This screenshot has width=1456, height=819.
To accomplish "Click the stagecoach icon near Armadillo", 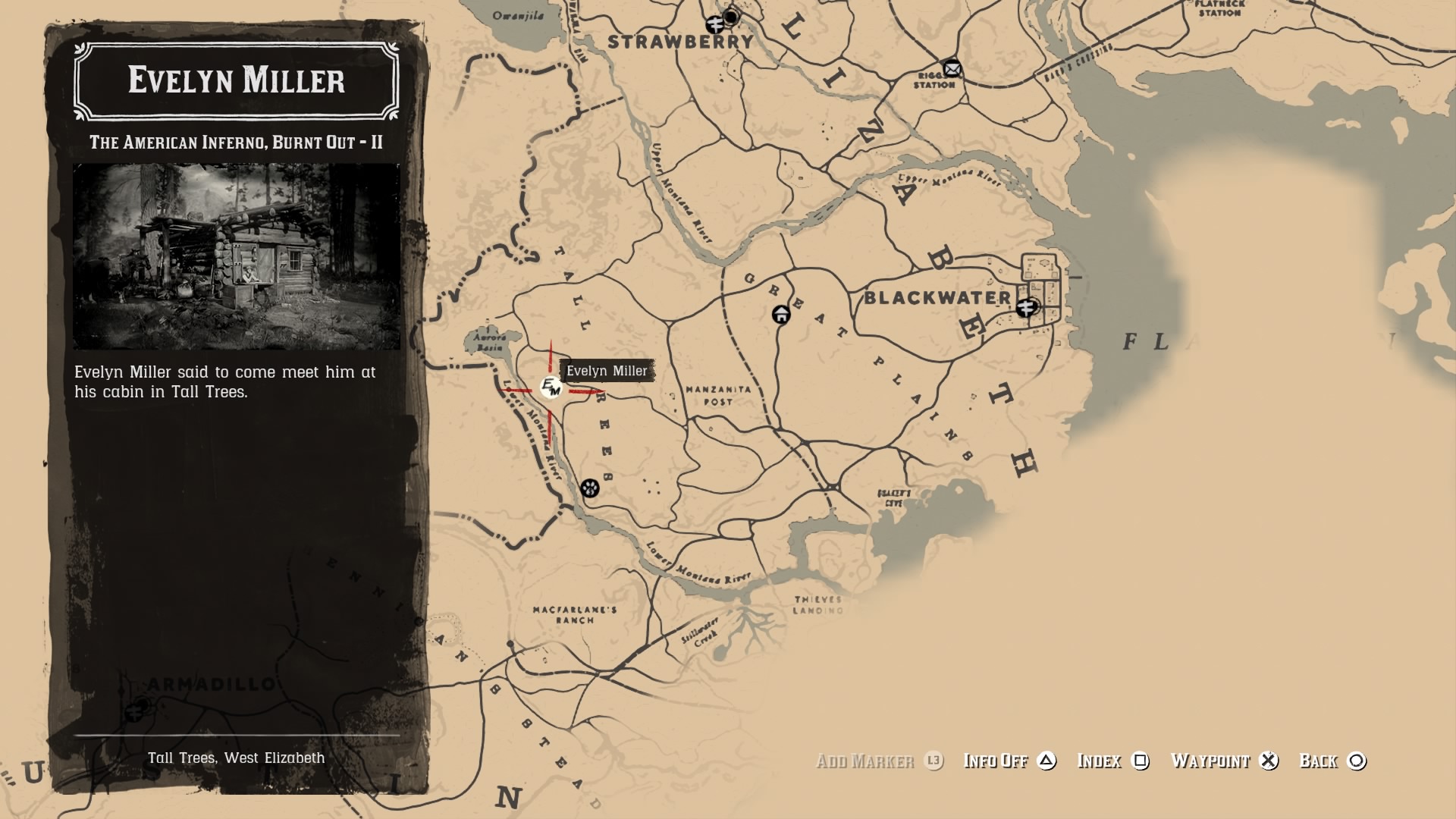I will tap(133, 711).
